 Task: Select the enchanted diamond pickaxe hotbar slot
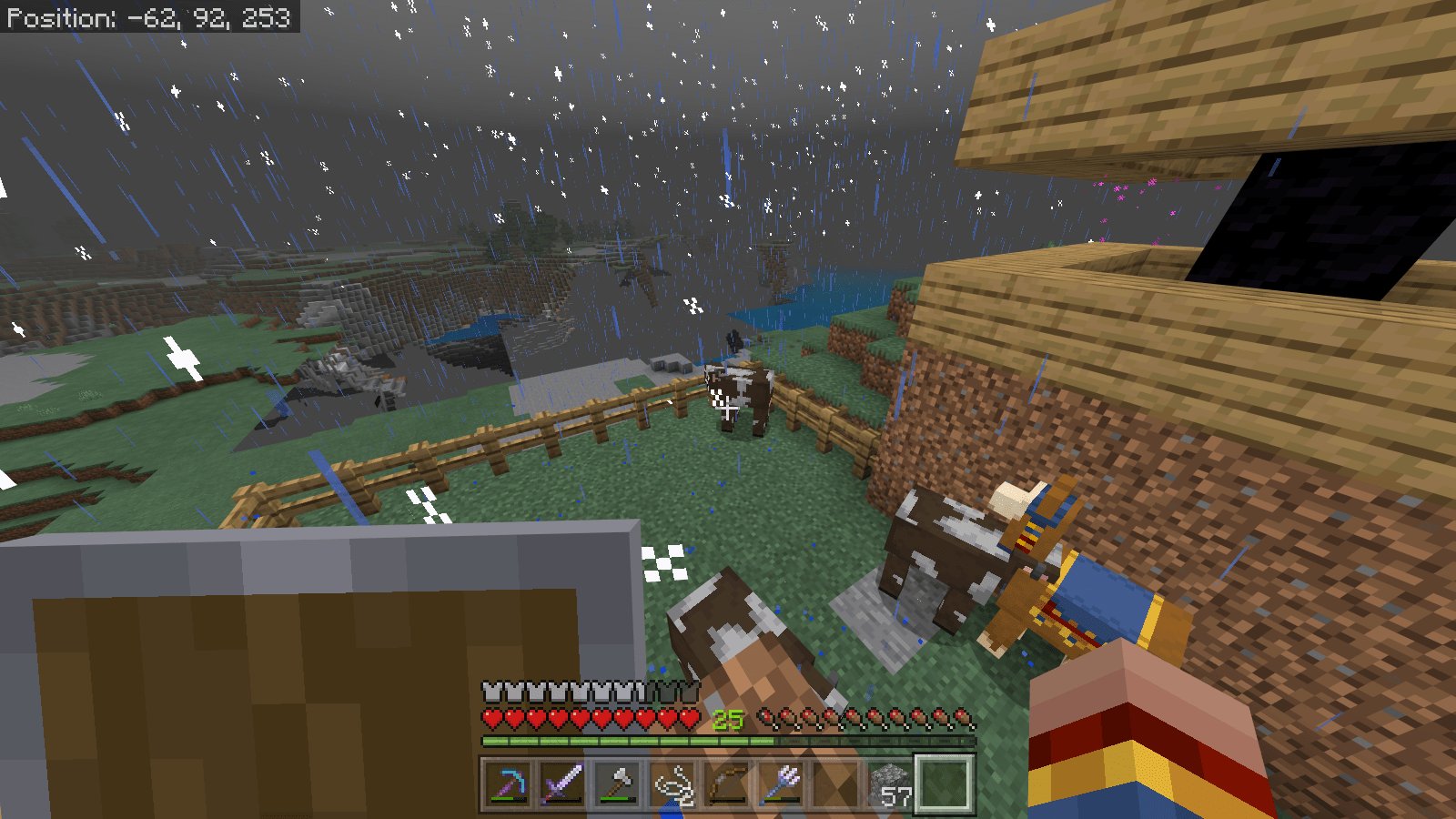click(x=508, y=782)
